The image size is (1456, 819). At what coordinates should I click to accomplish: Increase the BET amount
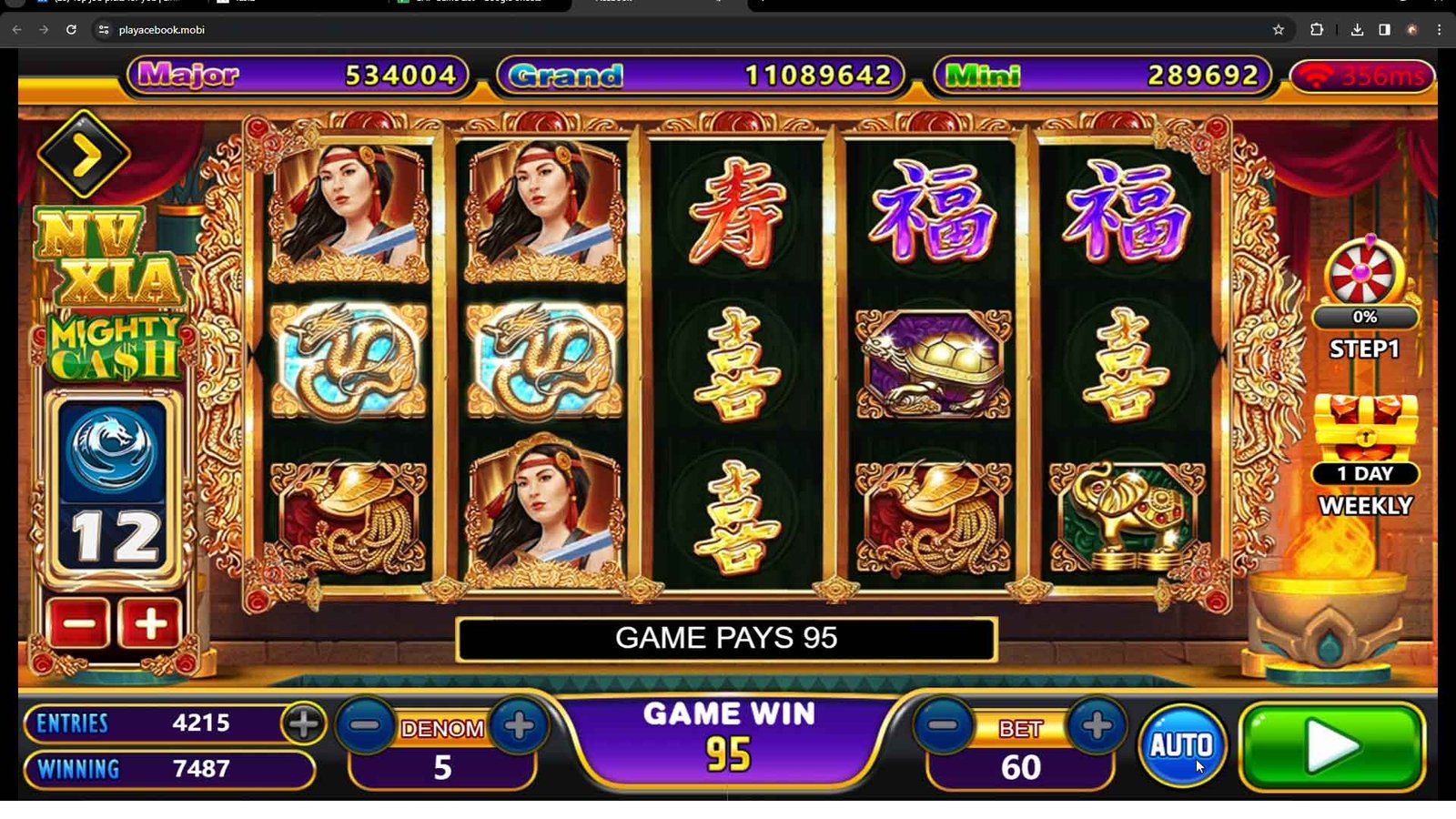pos(1097,725)
